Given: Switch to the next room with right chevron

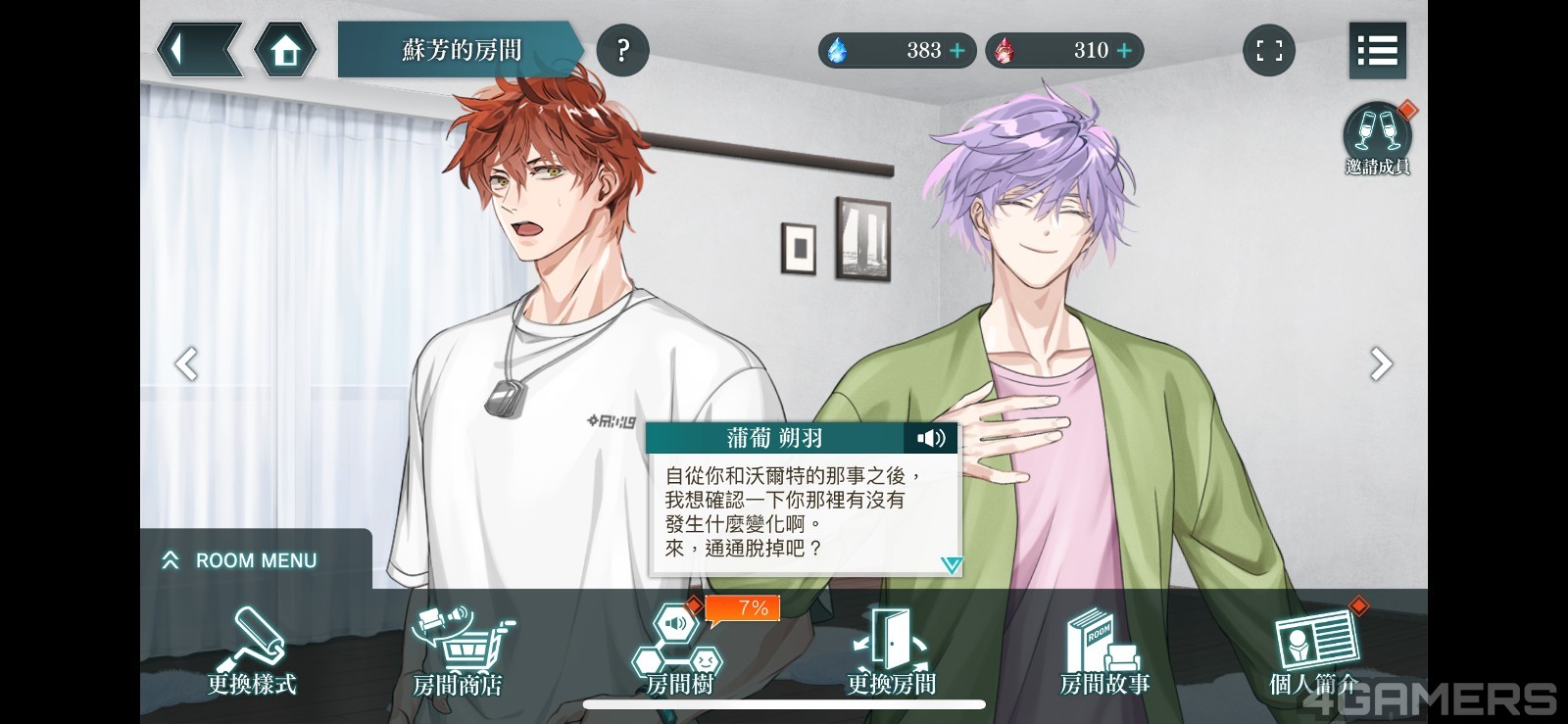Looking at the screenshot, I should (1381, 363).
